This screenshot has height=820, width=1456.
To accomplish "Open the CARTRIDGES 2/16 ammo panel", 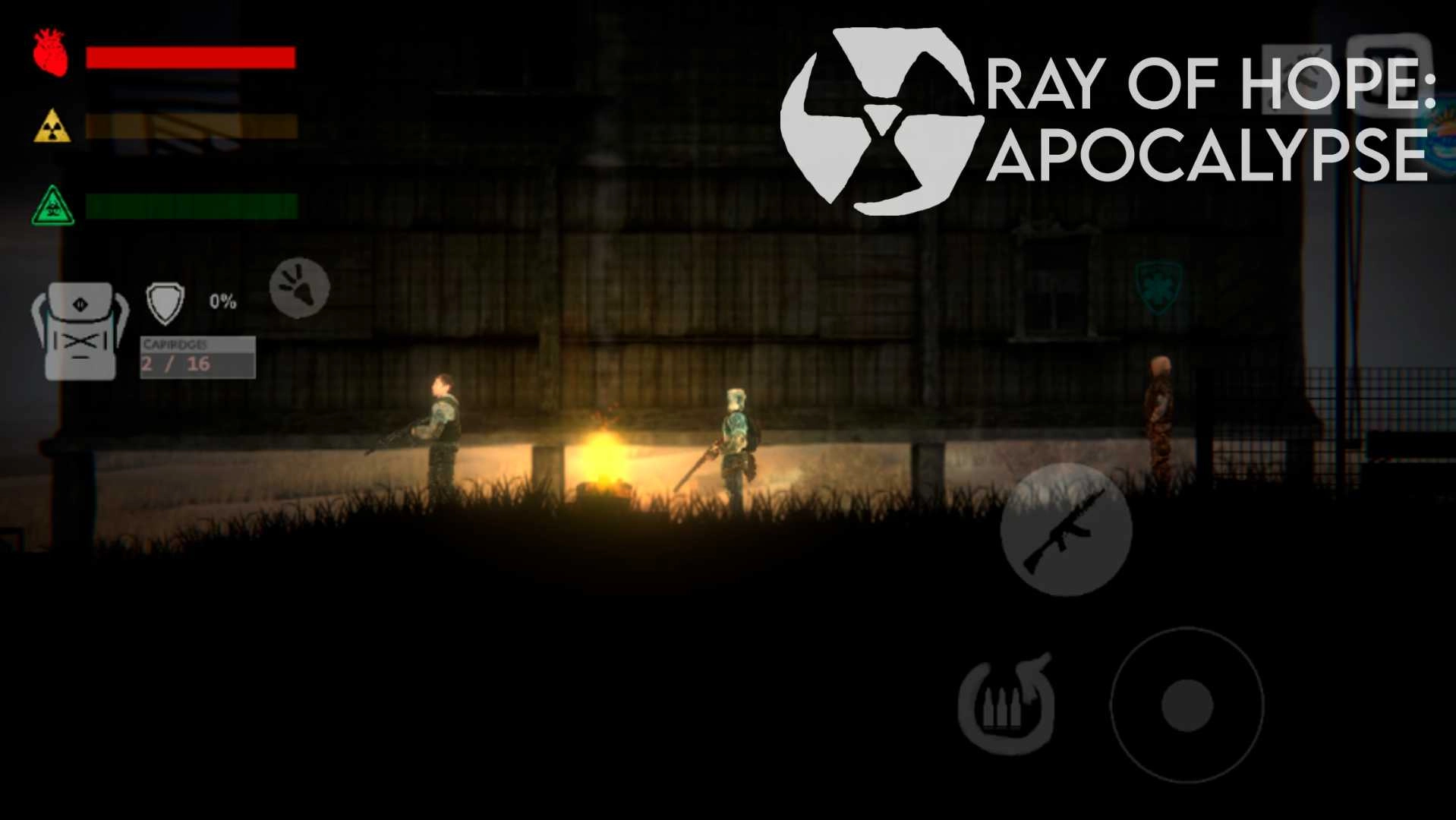I will (197, 357).
